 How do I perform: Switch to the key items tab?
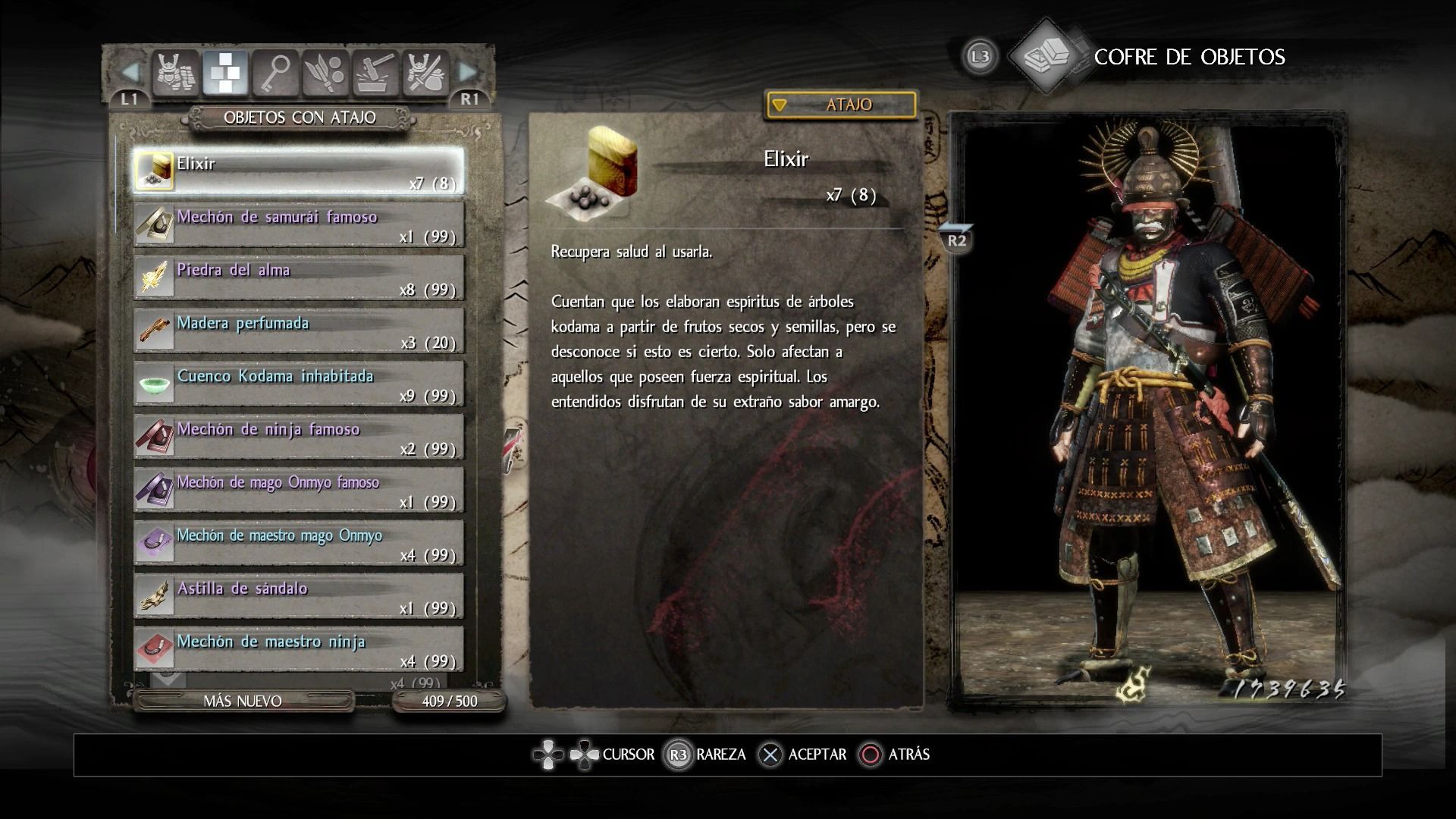click(x=276, y=73)
